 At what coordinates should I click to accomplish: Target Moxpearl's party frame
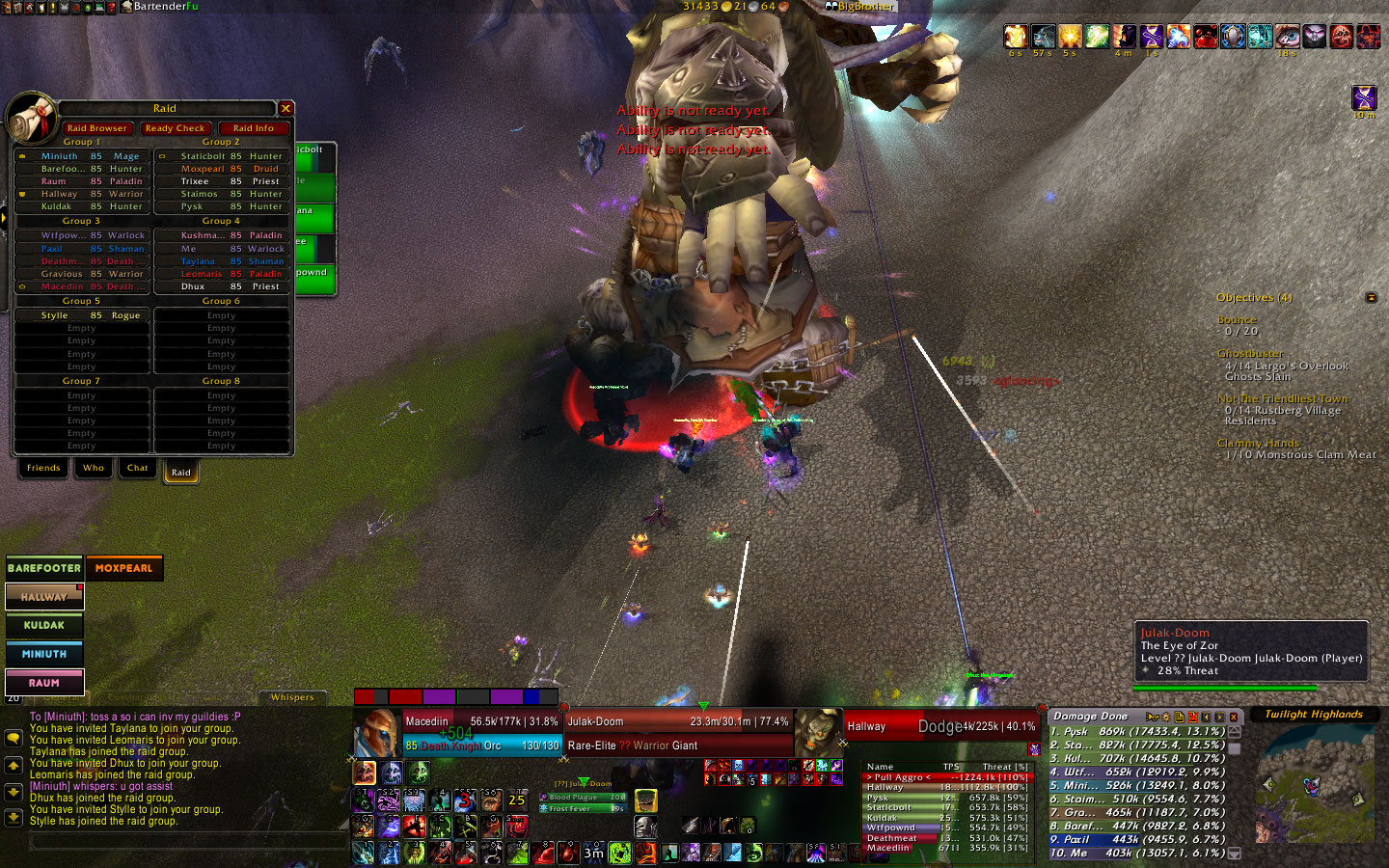(124, 568)
